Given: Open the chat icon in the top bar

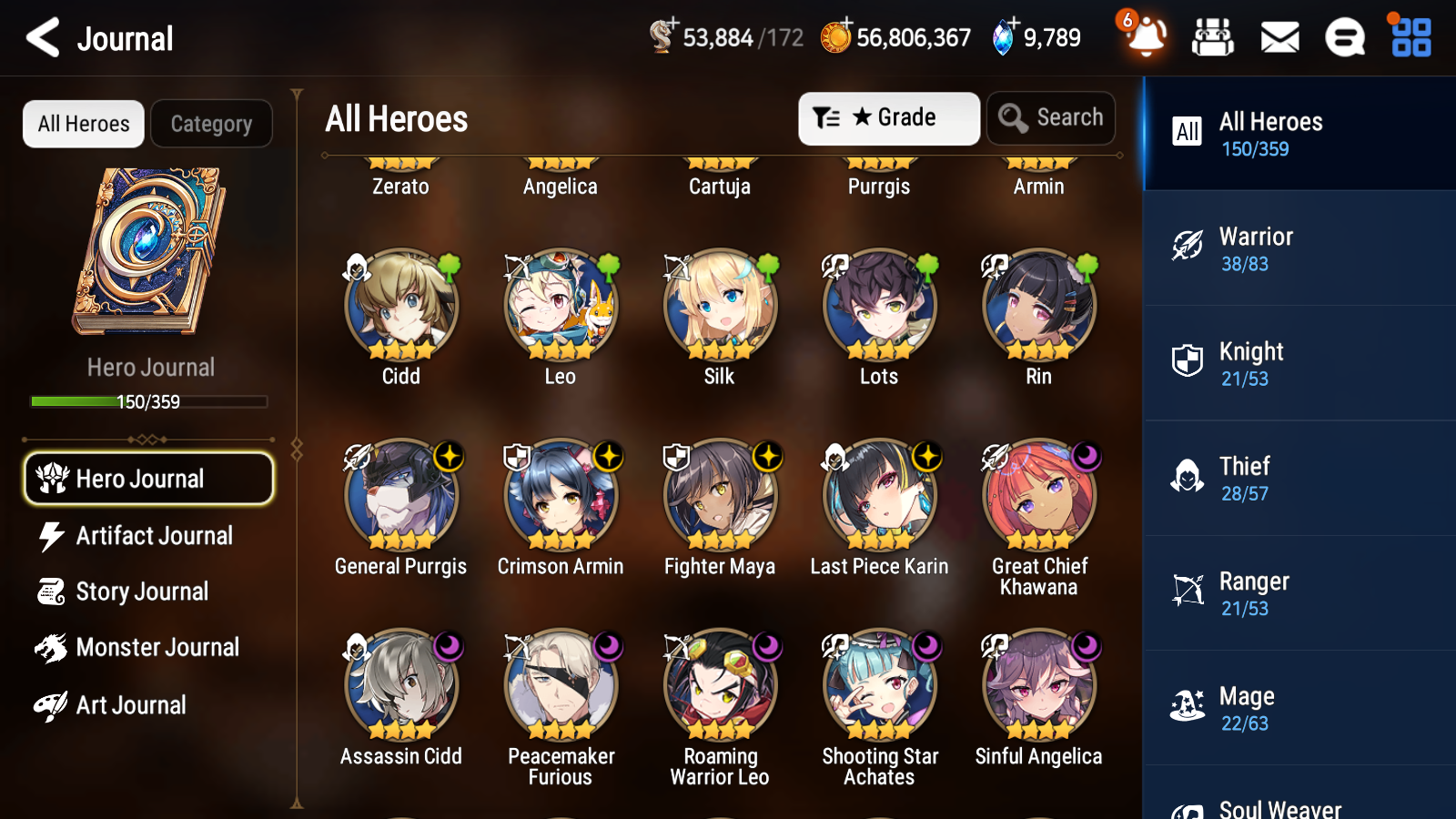Looking at the screenshot, I should point(1344,37).
